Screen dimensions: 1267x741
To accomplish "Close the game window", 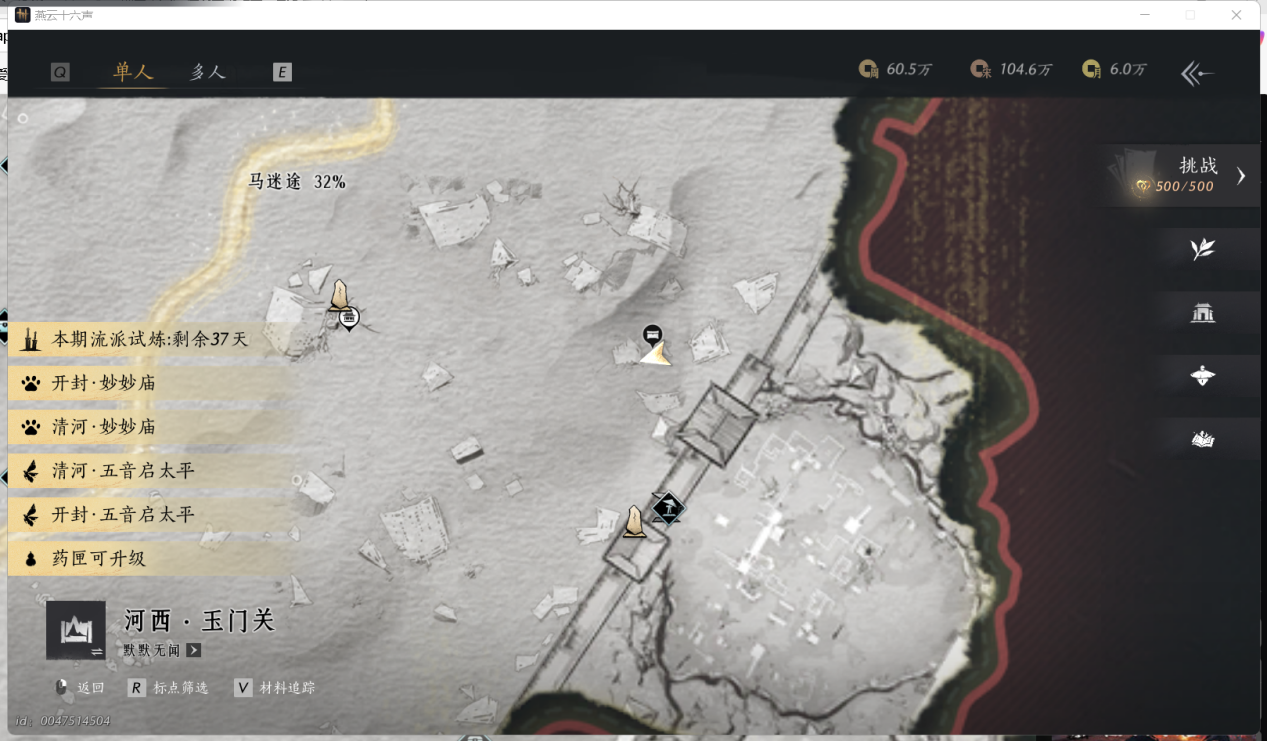I will [x=1236, y=15].
